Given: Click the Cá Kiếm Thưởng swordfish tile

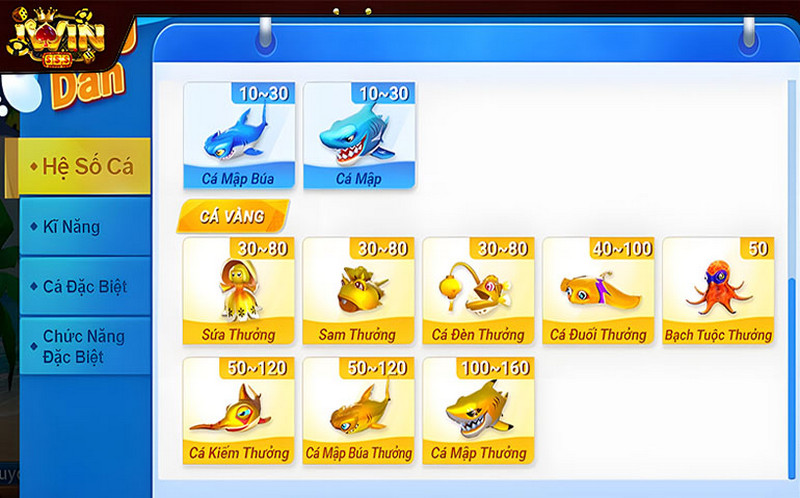Looking at the screenshot, I should [238, 411].
